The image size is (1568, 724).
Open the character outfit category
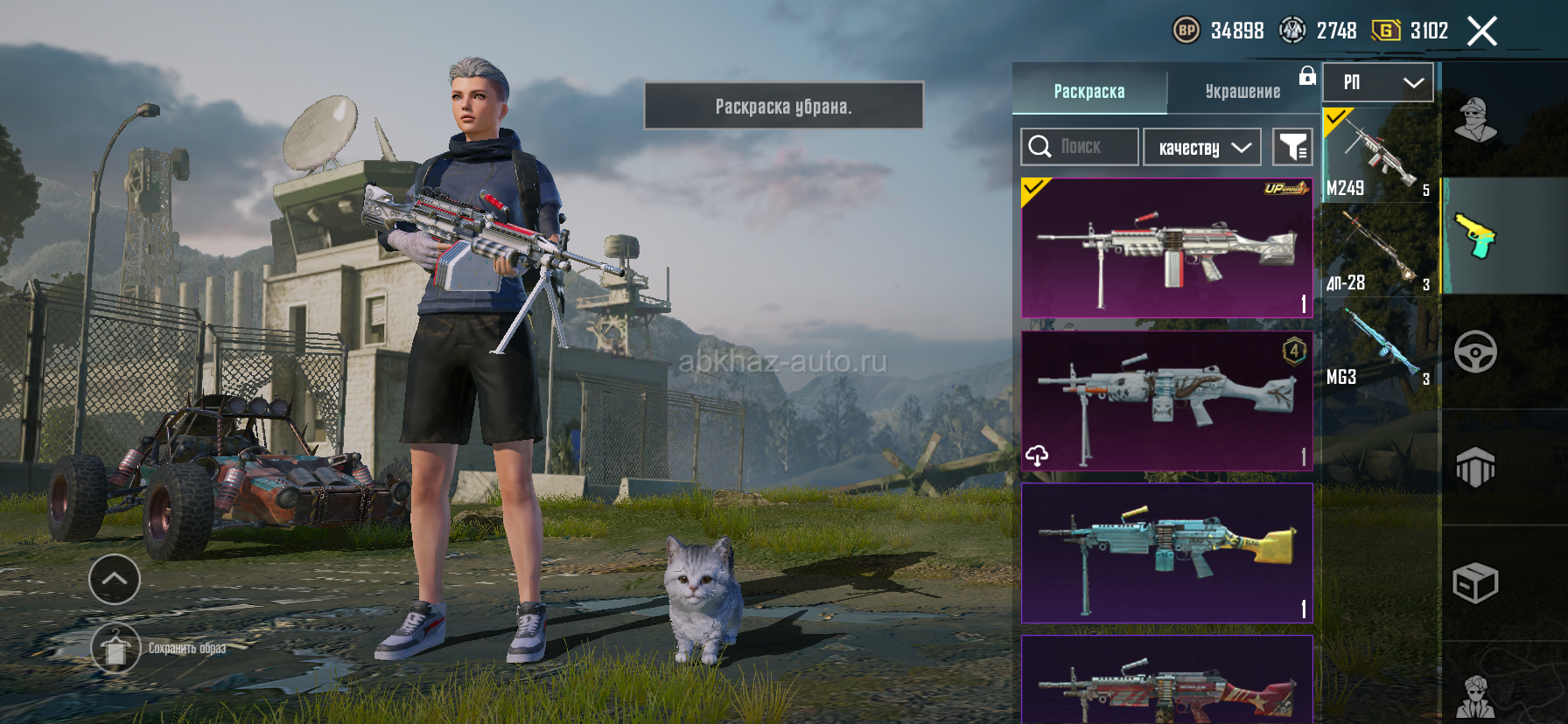coord(1475,120)
